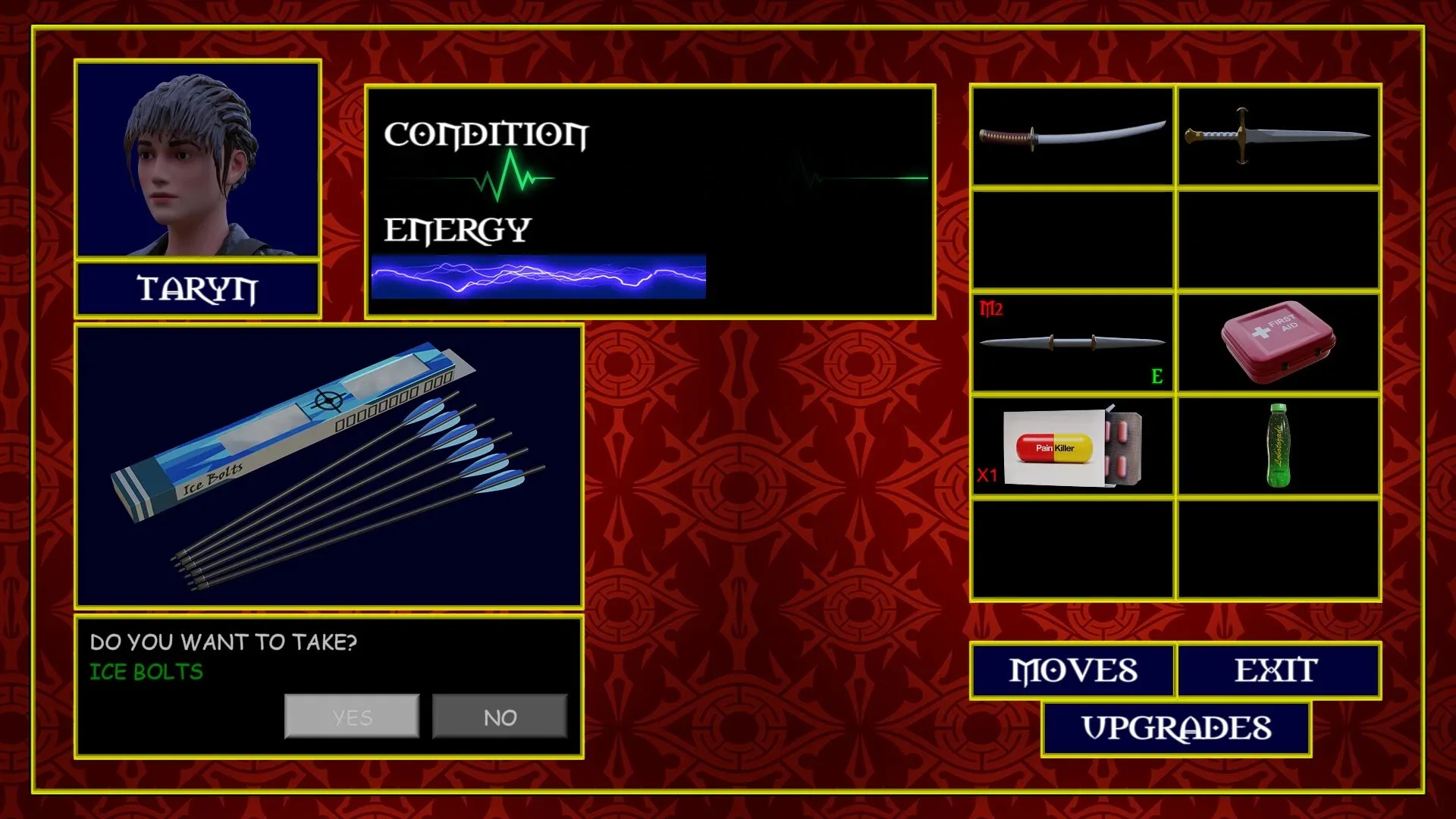Click the green ICE BOLTS text label
The image size is (1456, 819).
pos(146,672)
